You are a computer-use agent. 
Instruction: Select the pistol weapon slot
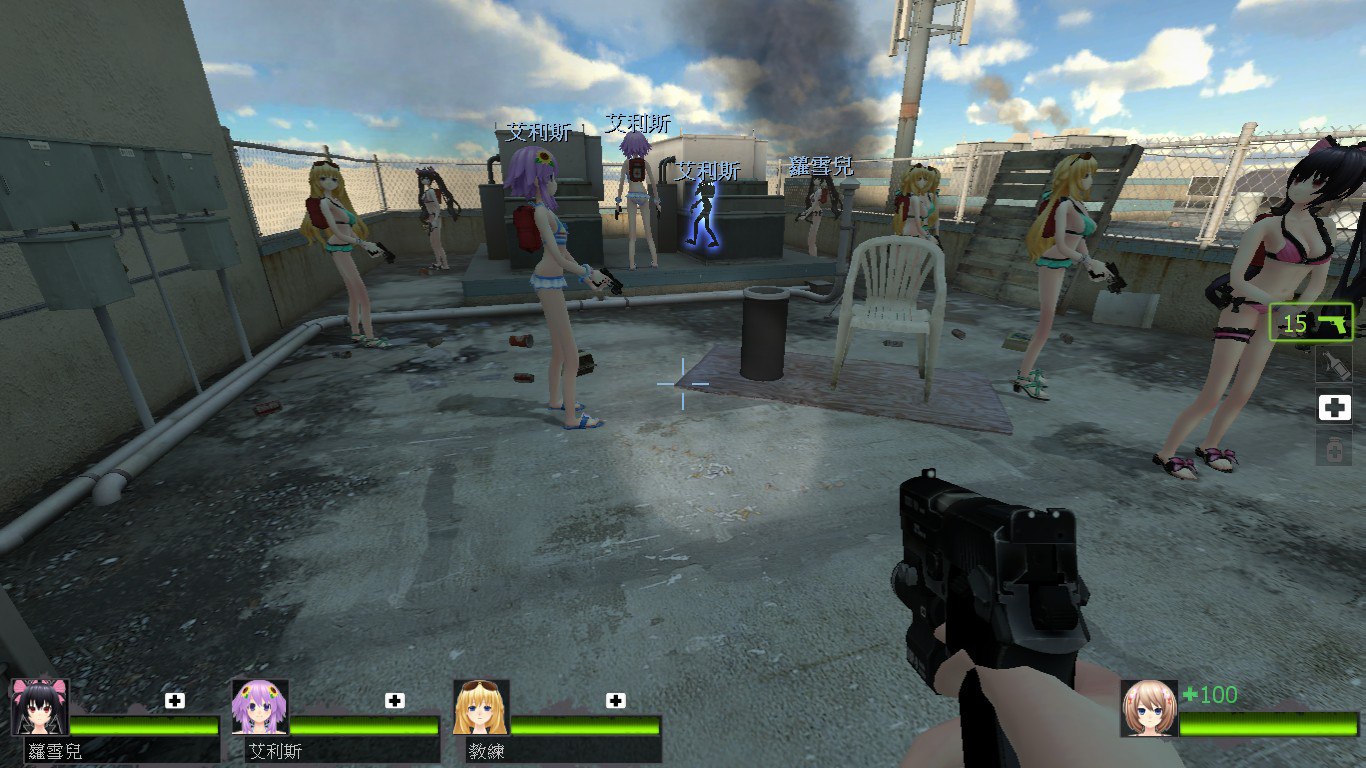click(x=1311, y=323)
